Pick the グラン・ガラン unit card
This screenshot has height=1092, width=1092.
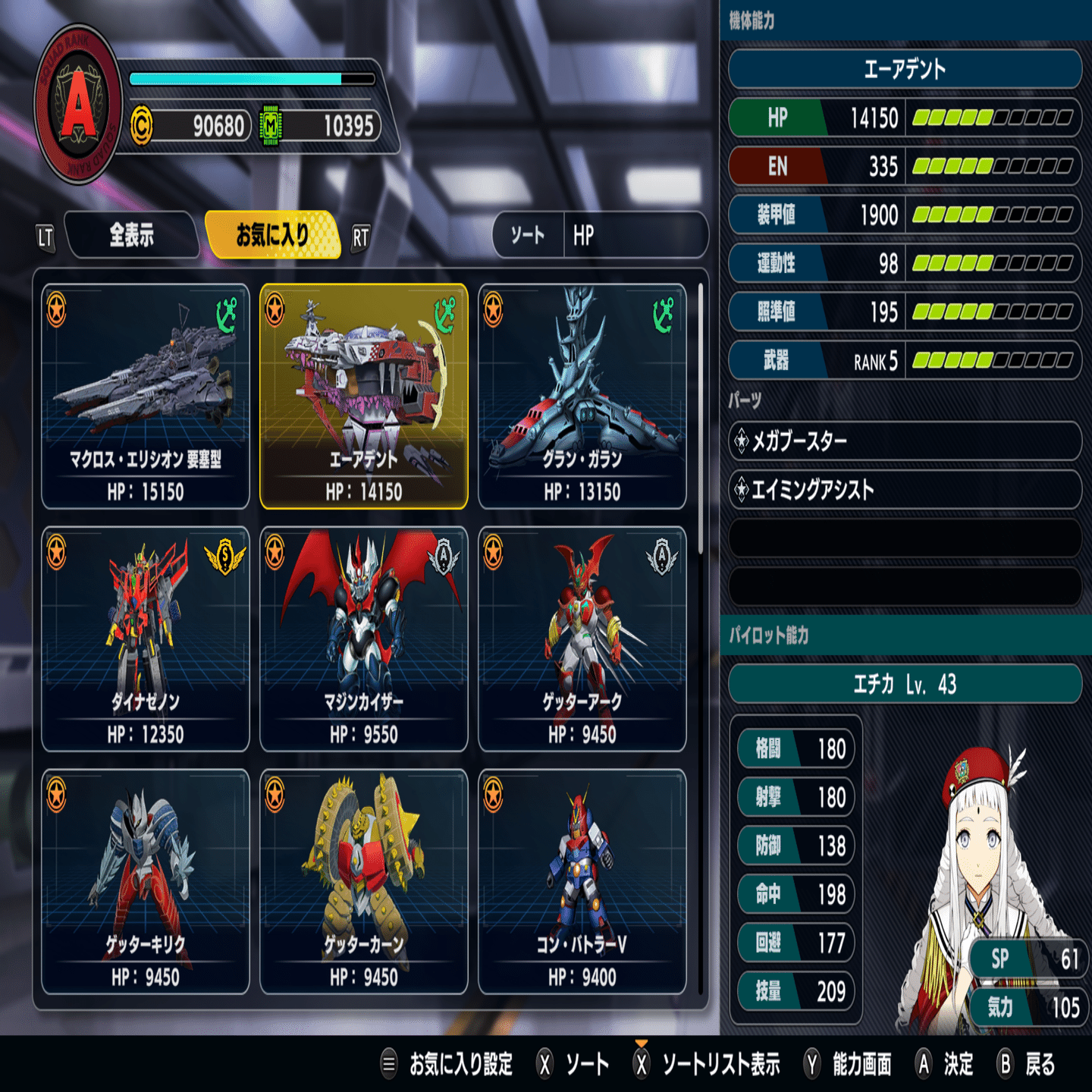tap(582, 396)
